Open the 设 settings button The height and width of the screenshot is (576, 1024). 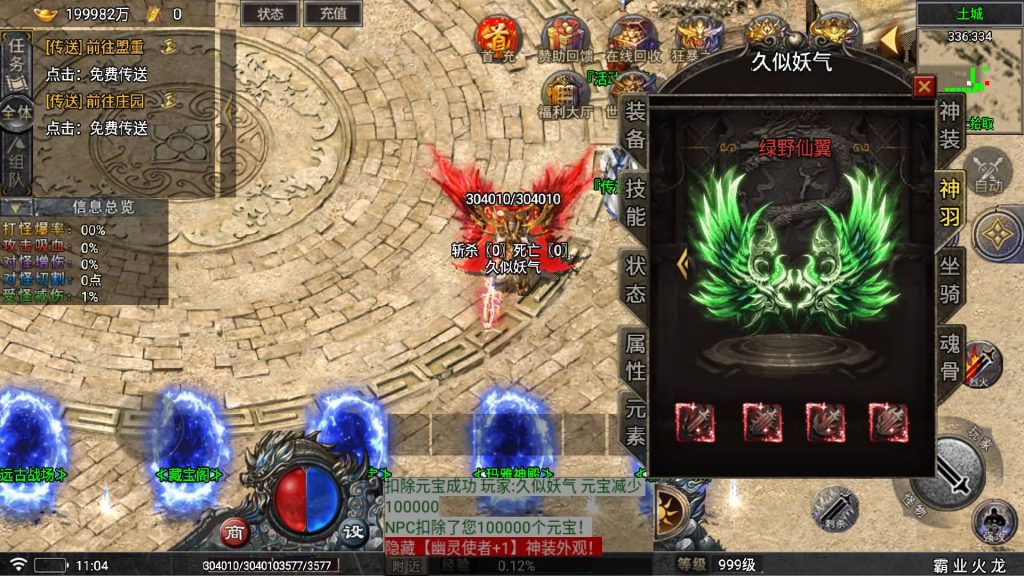coord(353,531)
